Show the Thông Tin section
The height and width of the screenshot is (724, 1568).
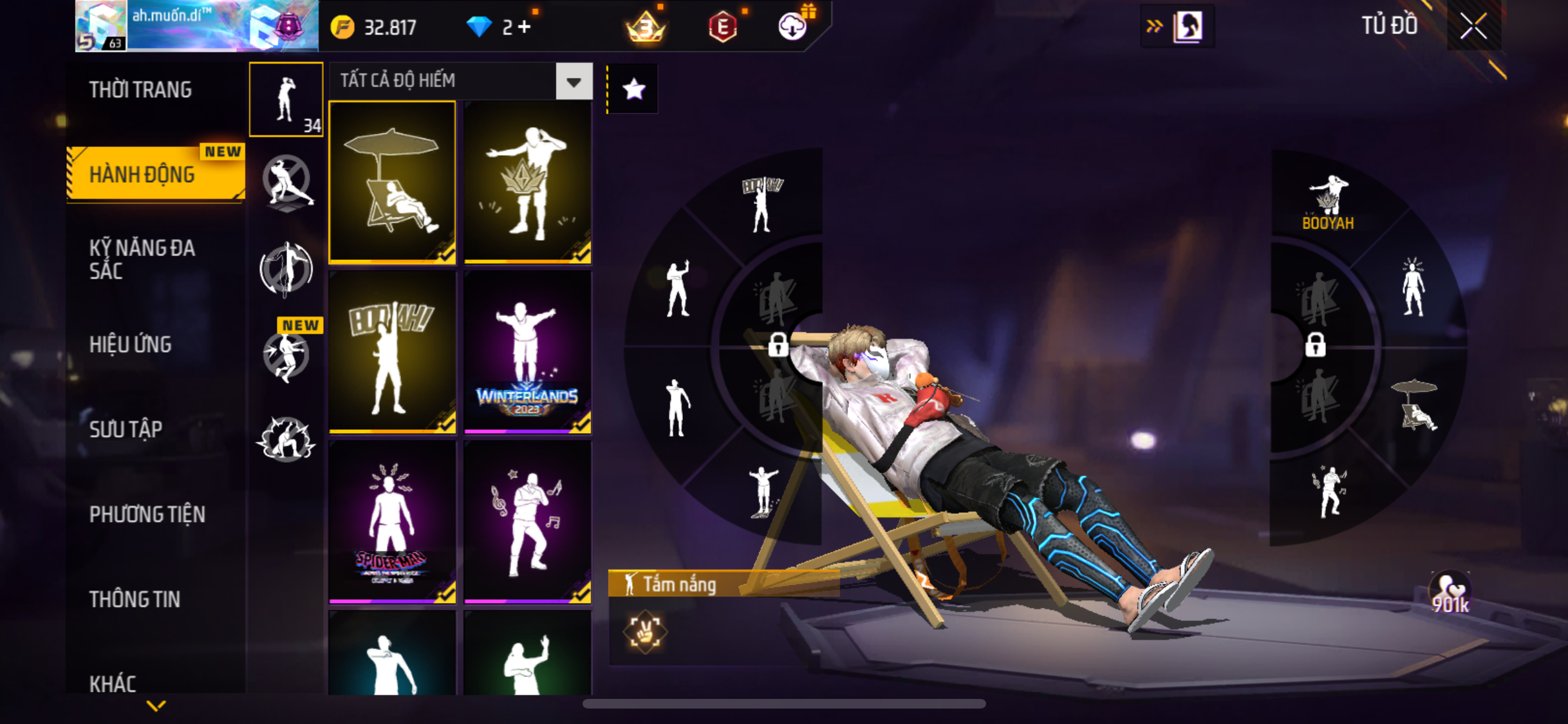135,599
